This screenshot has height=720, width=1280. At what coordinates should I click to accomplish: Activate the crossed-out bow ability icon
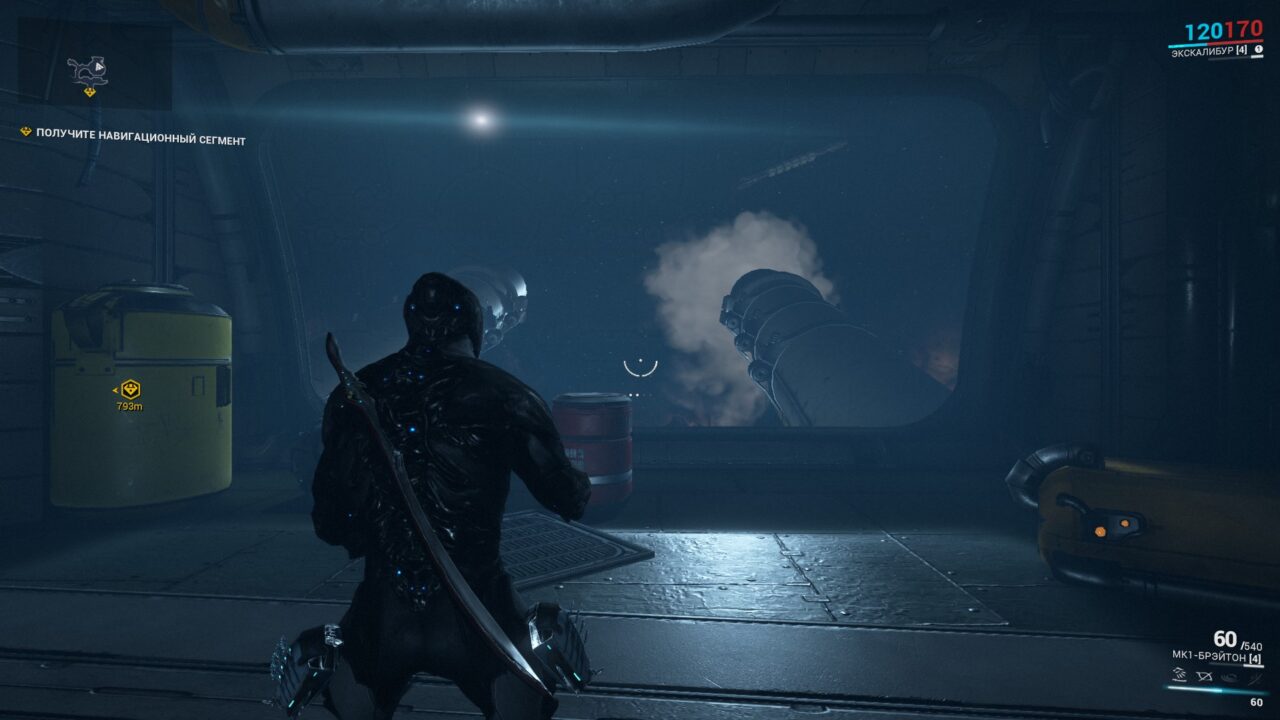point(1205,676)
